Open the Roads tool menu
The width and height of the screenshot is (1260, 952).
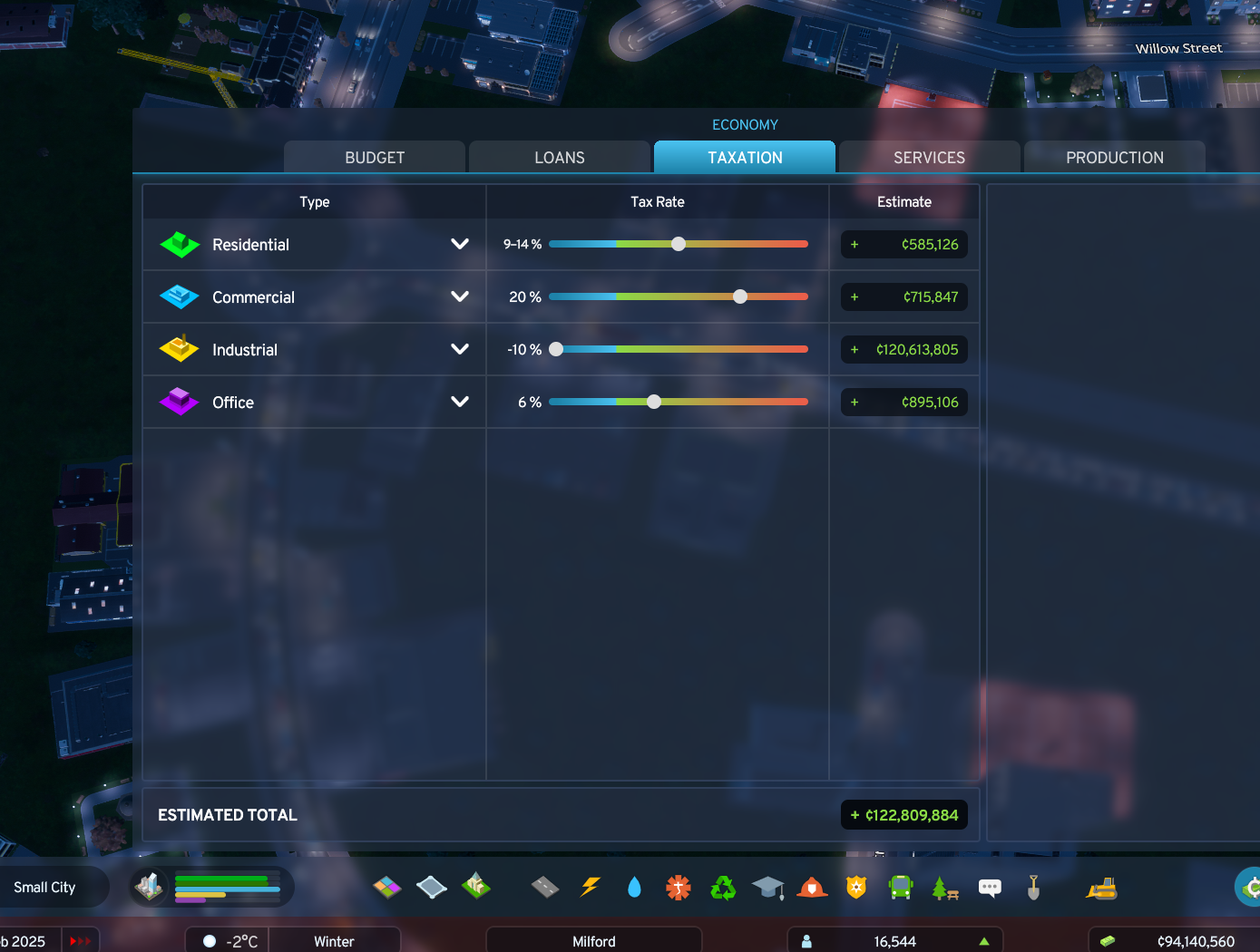click(544, 888)
